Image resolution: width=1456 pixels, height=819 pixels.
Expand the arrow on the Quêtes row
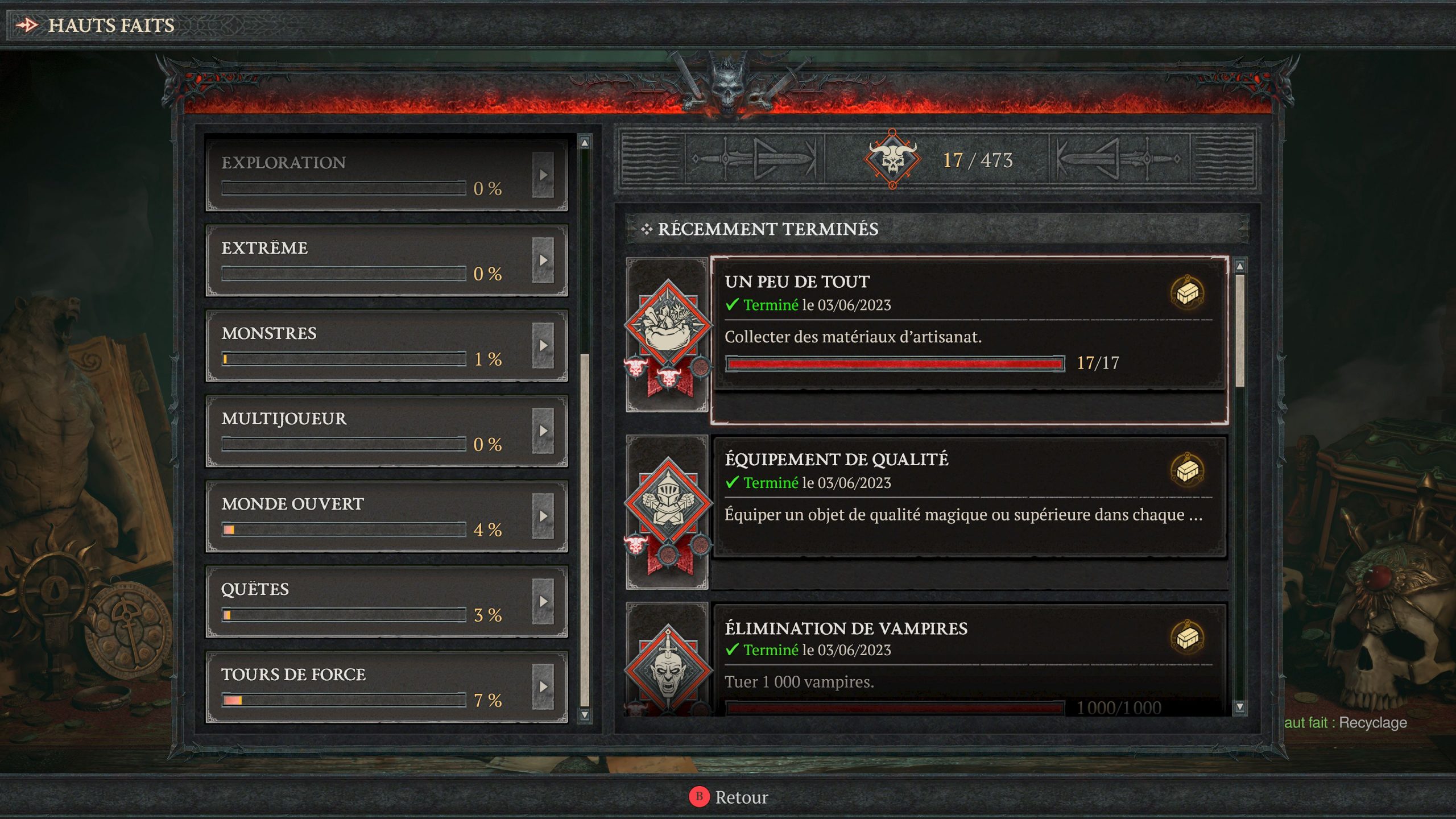543,601
